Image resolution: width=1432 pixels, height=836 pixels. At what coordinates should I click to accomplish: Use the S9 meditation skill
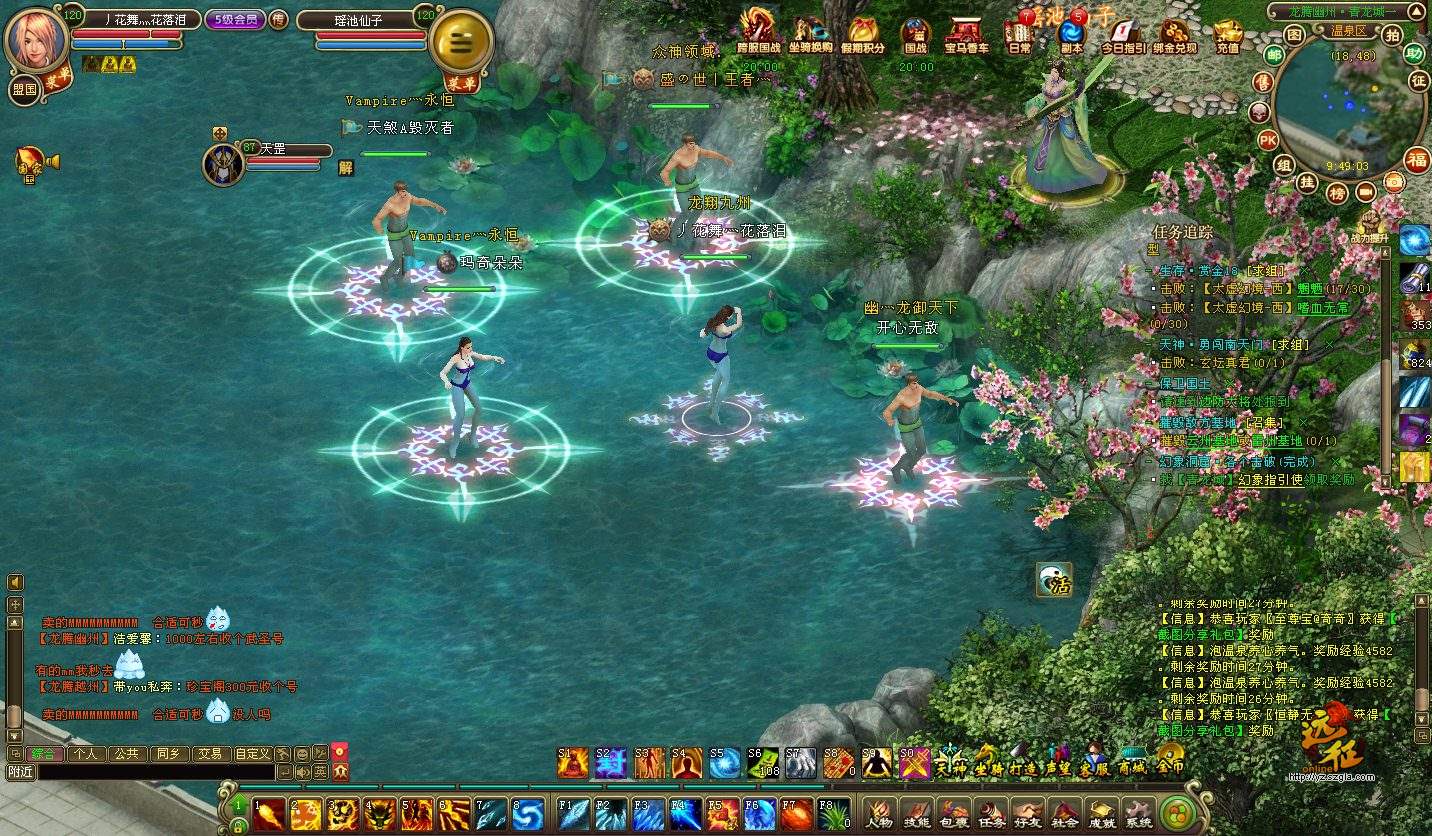point(877,763)
